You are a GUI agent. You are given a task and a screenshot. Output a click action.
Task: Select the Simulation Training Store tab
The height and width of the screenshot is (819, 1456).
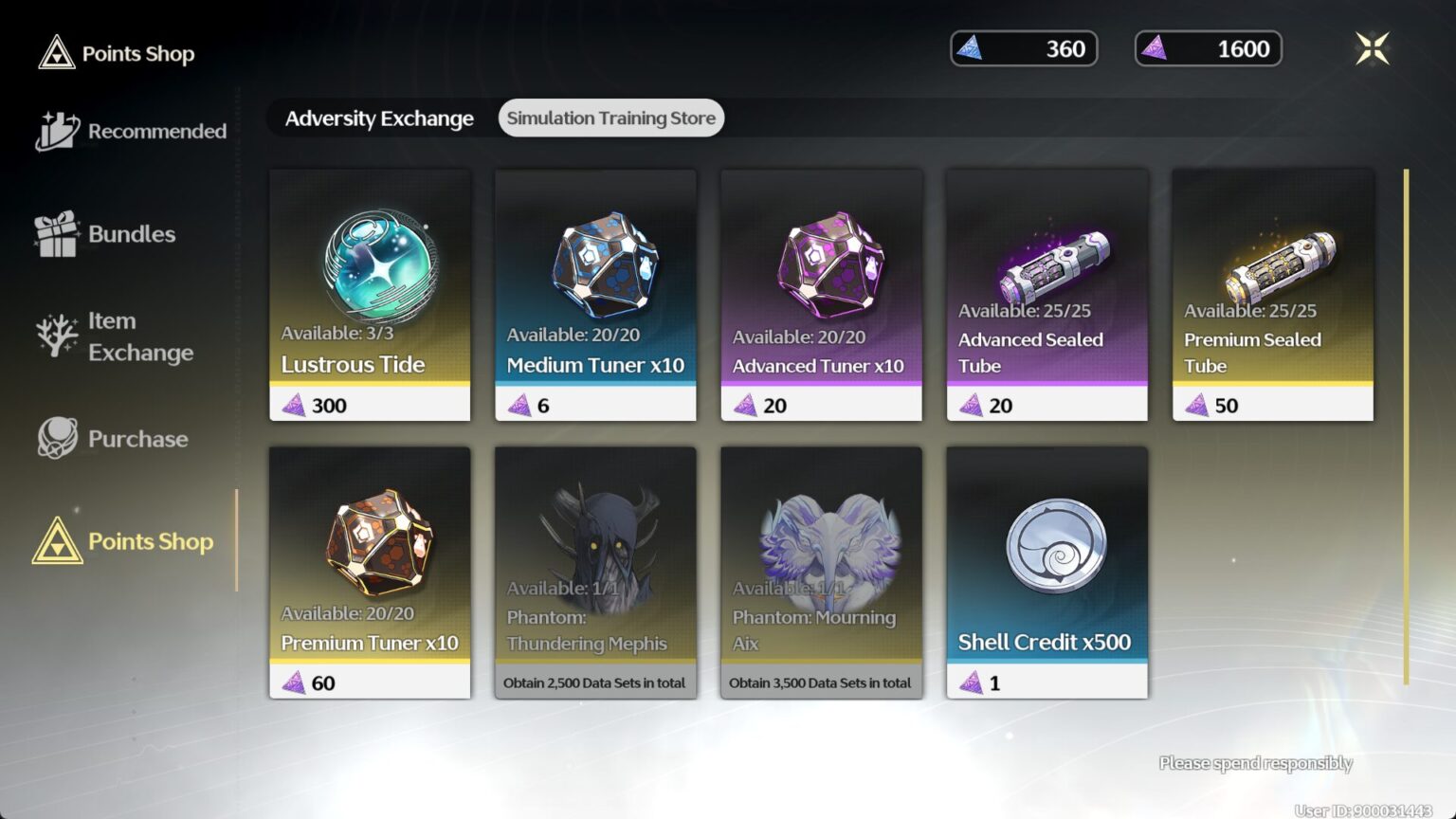[x=611, y=118]
